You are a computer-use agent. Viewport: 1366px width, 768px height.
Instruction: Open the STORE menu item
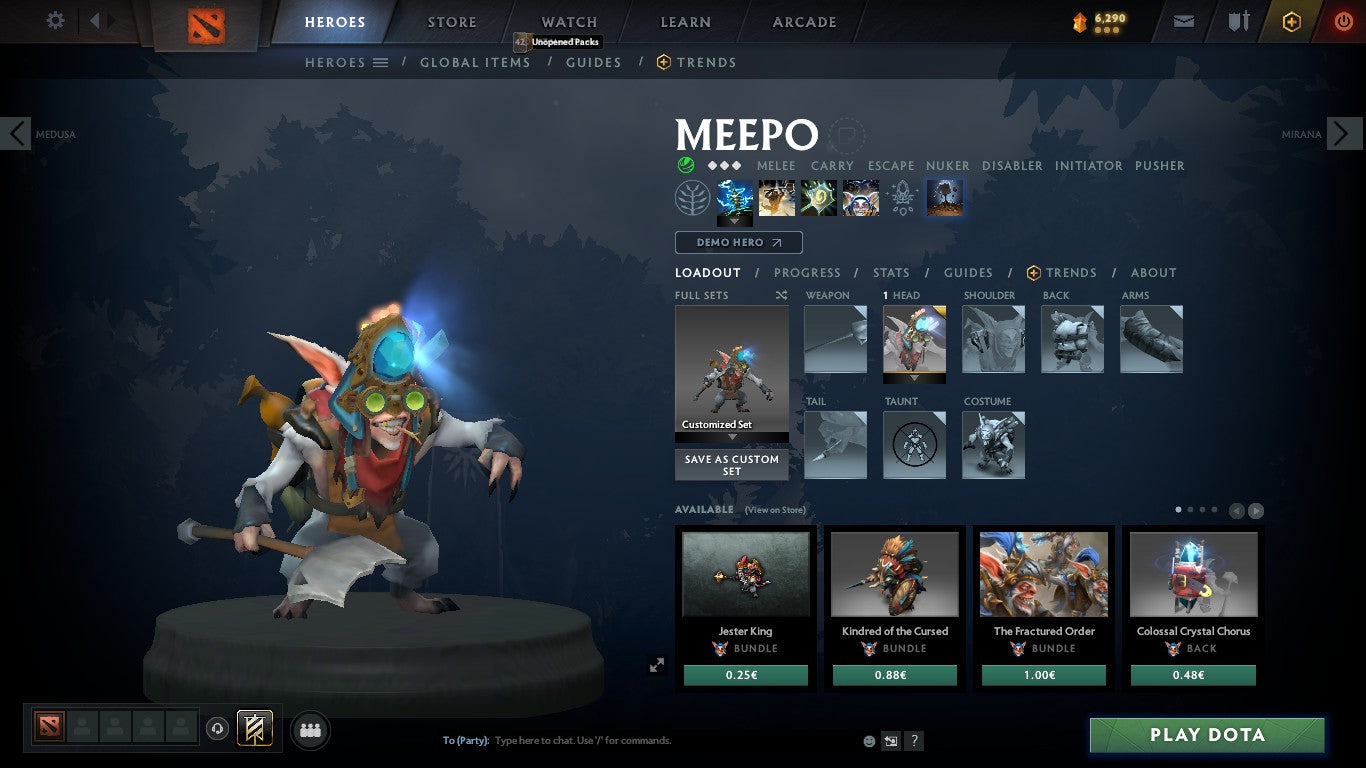click(452, 21)
